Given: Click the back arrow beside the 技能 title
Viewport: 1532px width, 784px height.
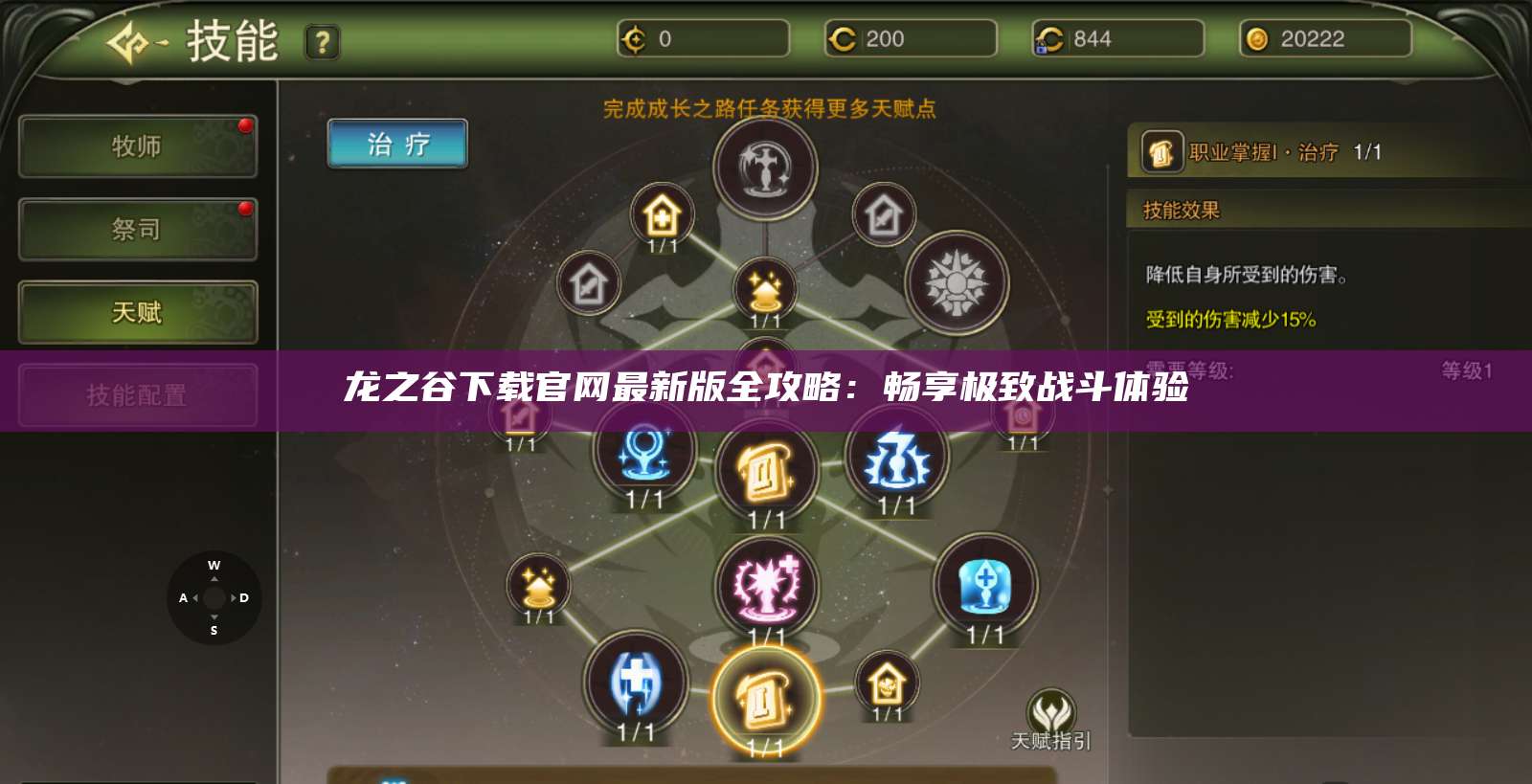Looking at the screenshot, I should [134, 42].
